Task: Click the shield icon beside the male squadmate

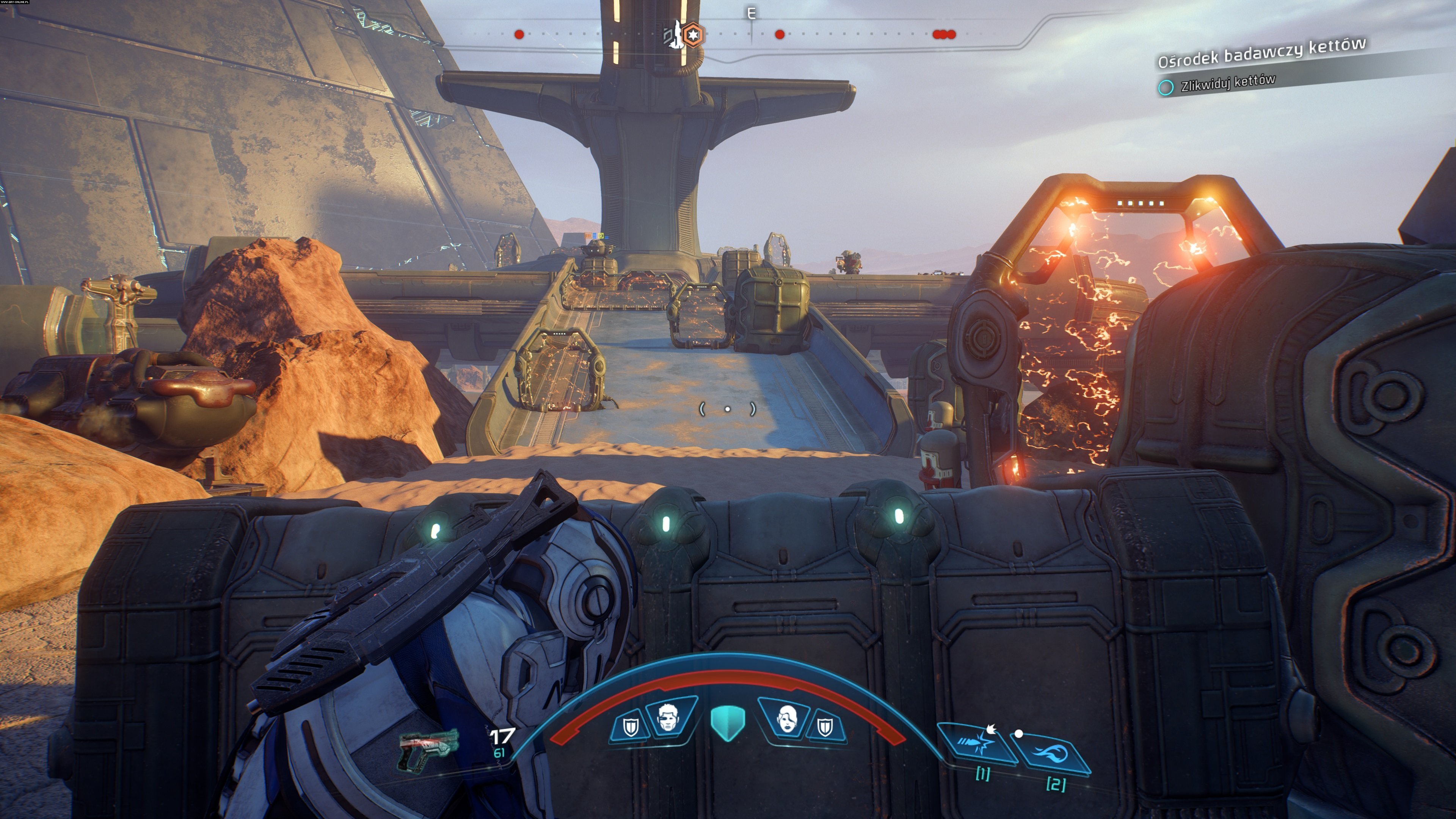Action: pyautogui.click(x=630, y=727)
